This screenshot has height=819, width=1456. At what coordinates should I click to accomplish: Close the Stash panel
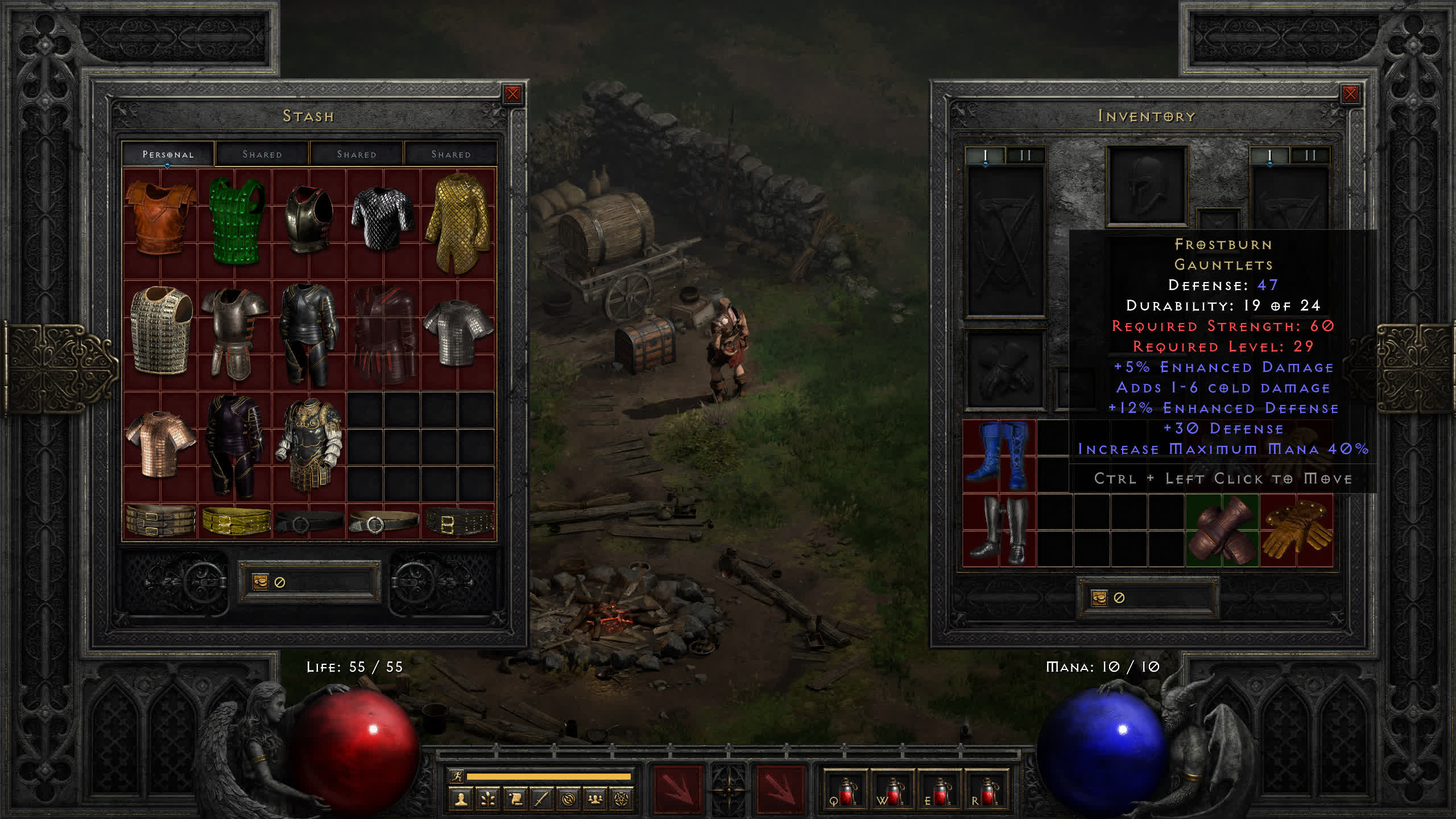coord(512,94)
